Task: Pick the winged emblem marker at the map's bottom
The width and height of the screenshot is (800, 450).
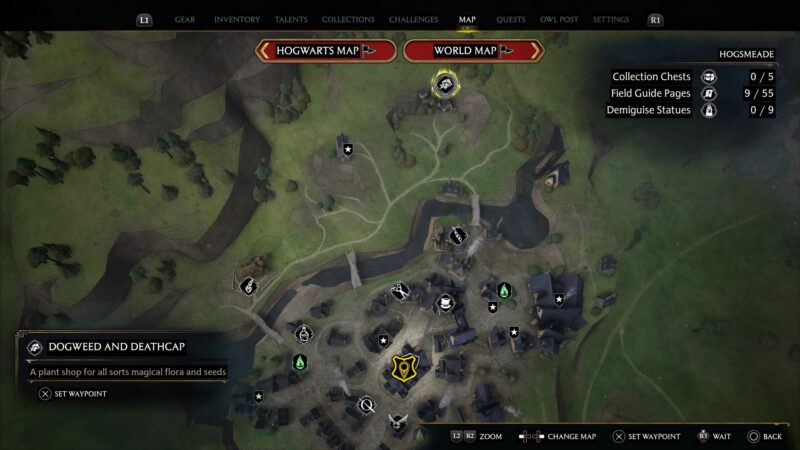Action: point(398,422)
